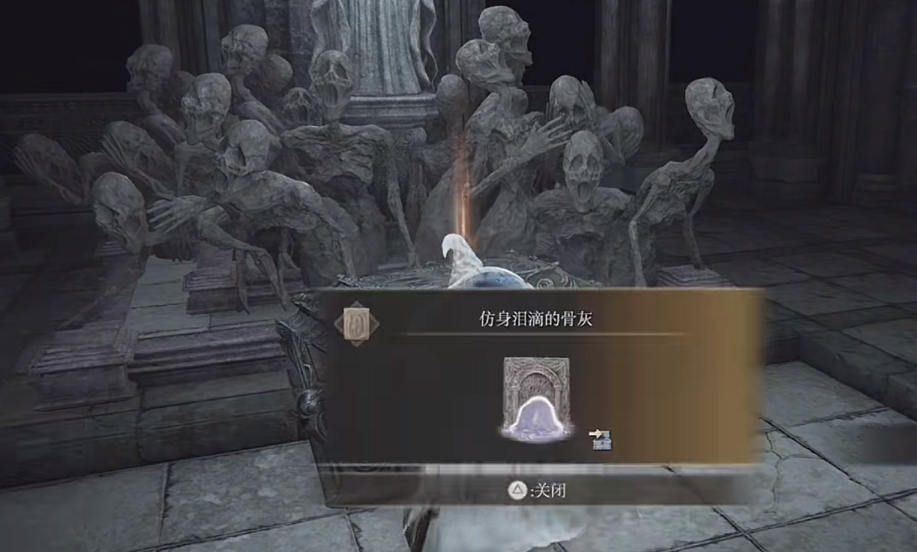Click the small arrow-and-chest icon
The image size is (917, 552).
click(601, 438)
